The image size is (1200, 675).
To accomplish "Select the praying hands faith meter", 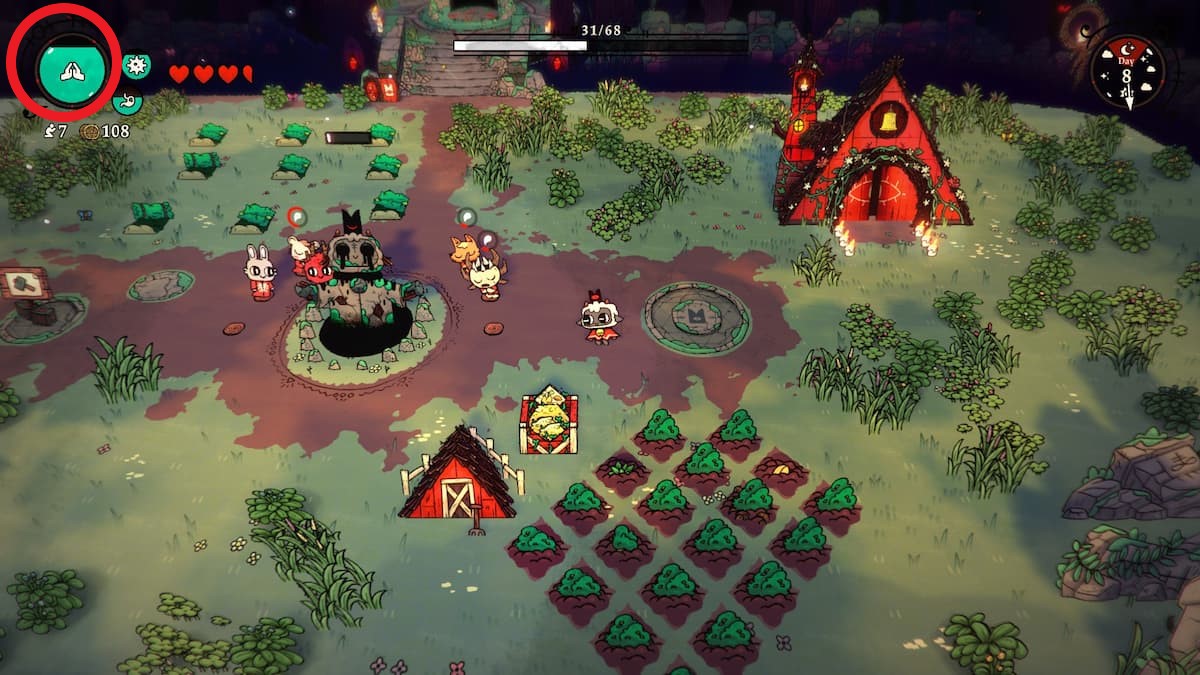I will [x=70, y=68].
